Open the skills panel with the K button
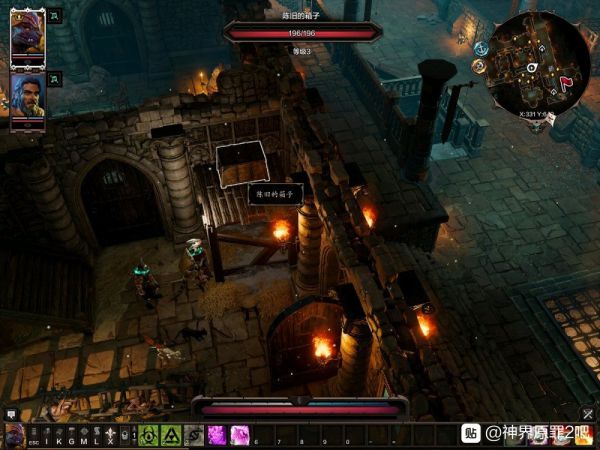 pyautogui.click(x=58, y=440)
